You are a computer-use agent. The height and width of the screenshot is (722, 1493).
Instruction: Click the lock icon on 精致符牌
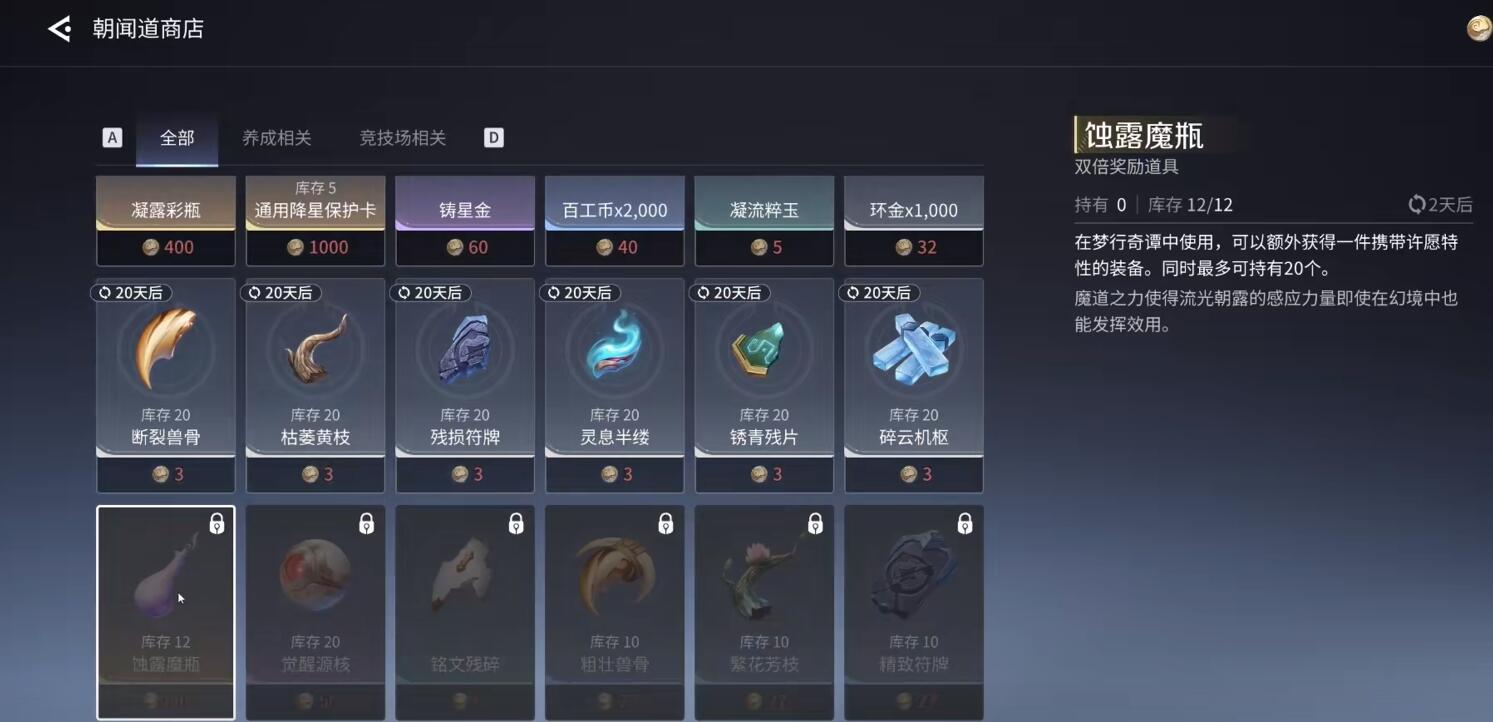965,523
